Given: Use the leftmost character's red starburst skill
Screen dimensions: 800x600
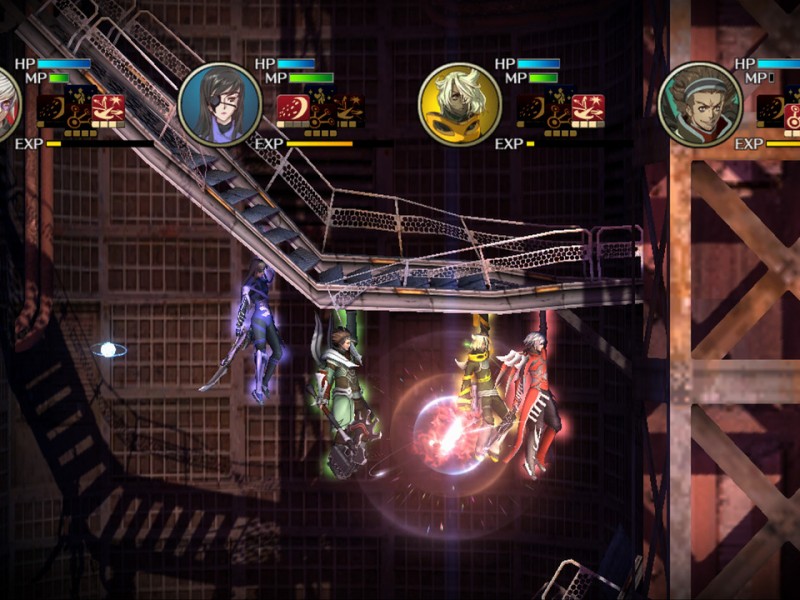Looking at the screenshot, I should [x=108, y=109].
